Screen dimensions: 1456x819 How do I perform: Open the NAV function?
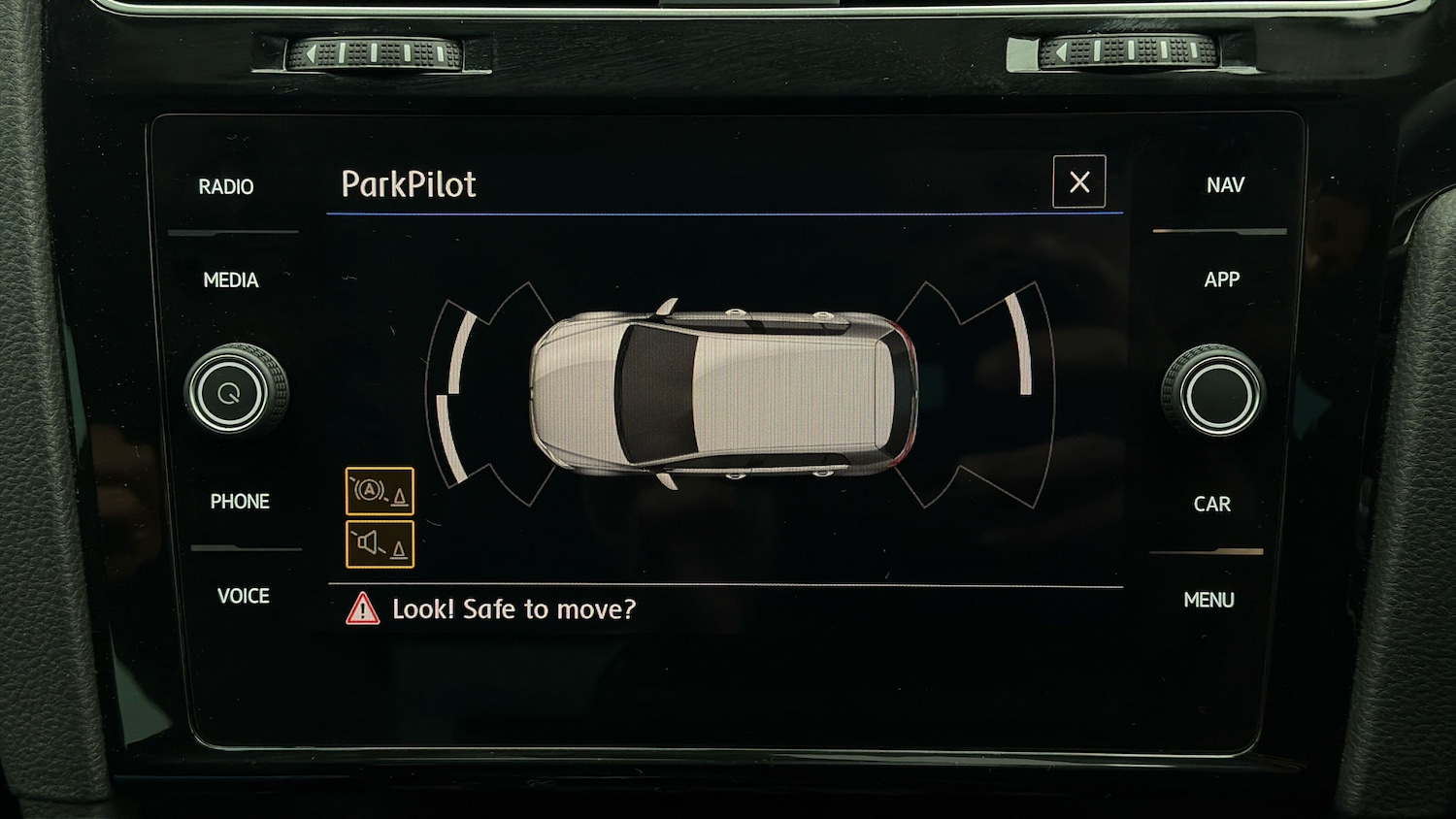pos(1224,184)
